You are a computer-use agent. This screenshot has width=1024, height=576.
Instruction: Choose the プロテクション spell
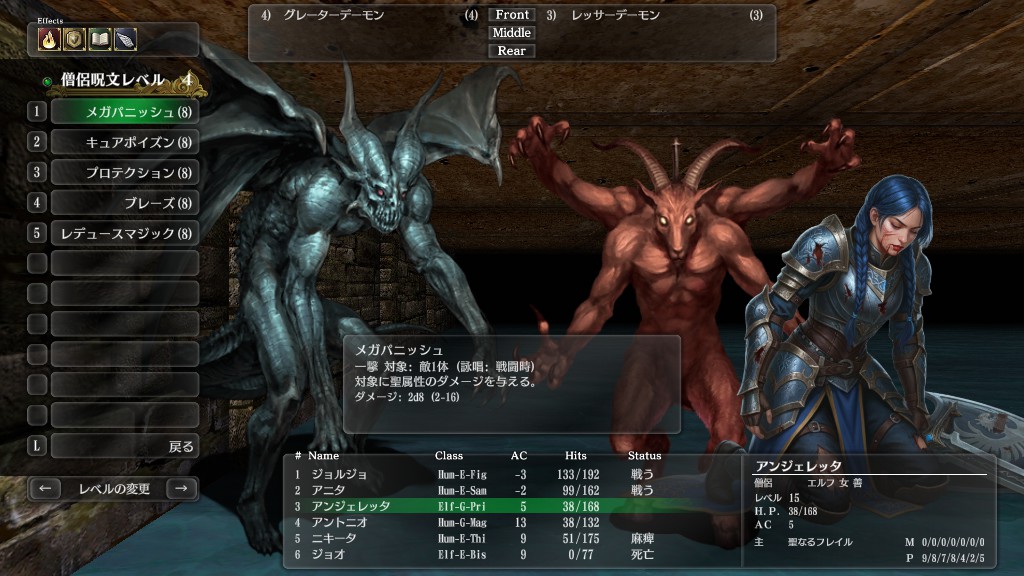coord(124,173)
